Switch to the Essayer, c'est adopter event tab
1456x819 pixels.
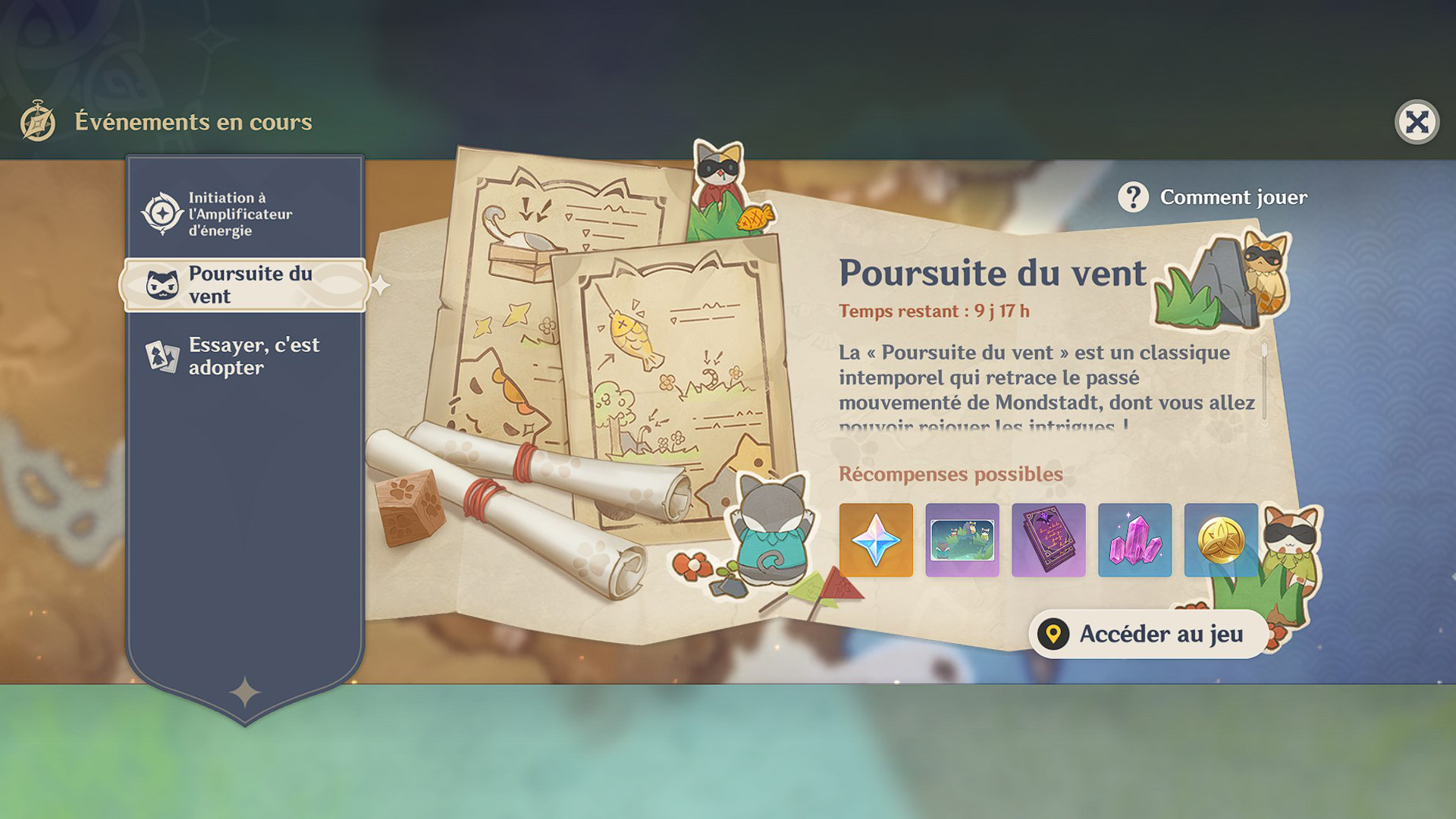[250, 356]
